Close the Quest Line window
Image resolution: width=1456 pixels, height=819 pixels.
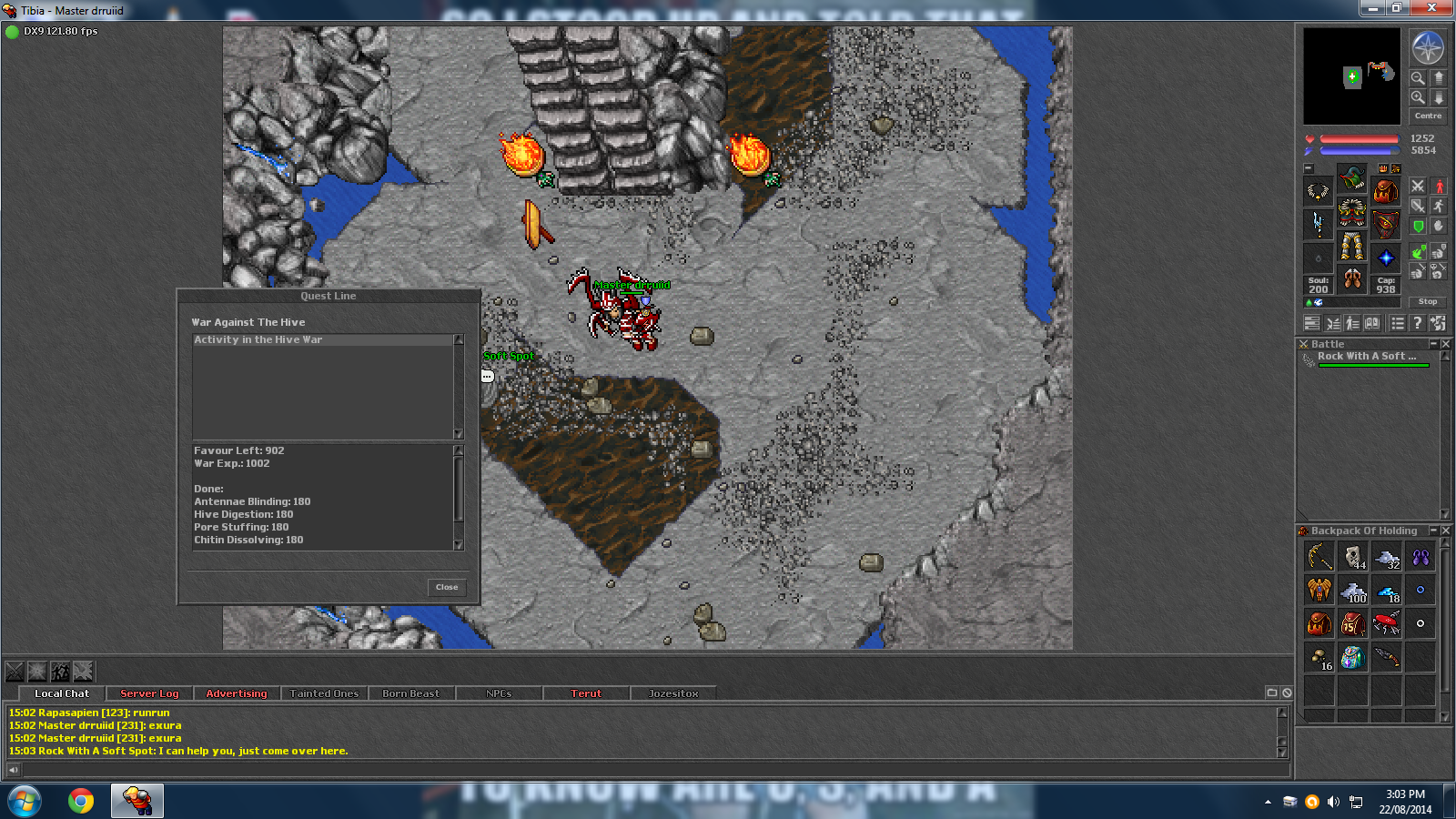pos(447,587)
